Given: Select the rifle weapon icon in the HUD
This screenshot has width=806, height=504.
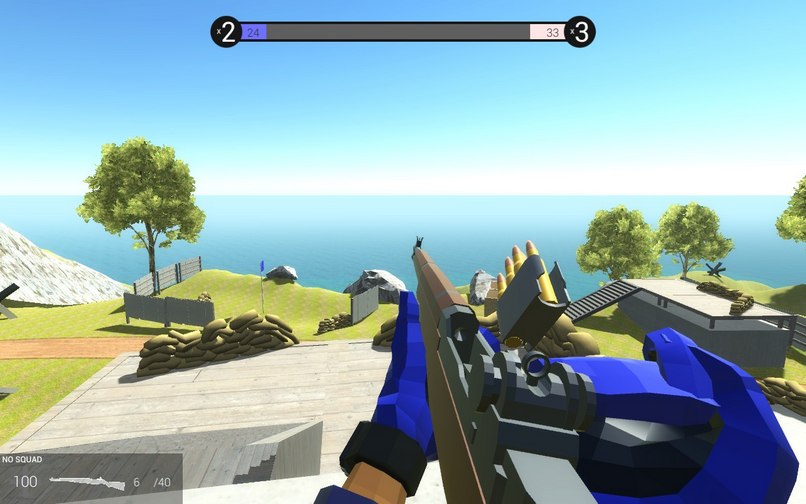Looking at the screenshot, I should click(x=87, y=482).
